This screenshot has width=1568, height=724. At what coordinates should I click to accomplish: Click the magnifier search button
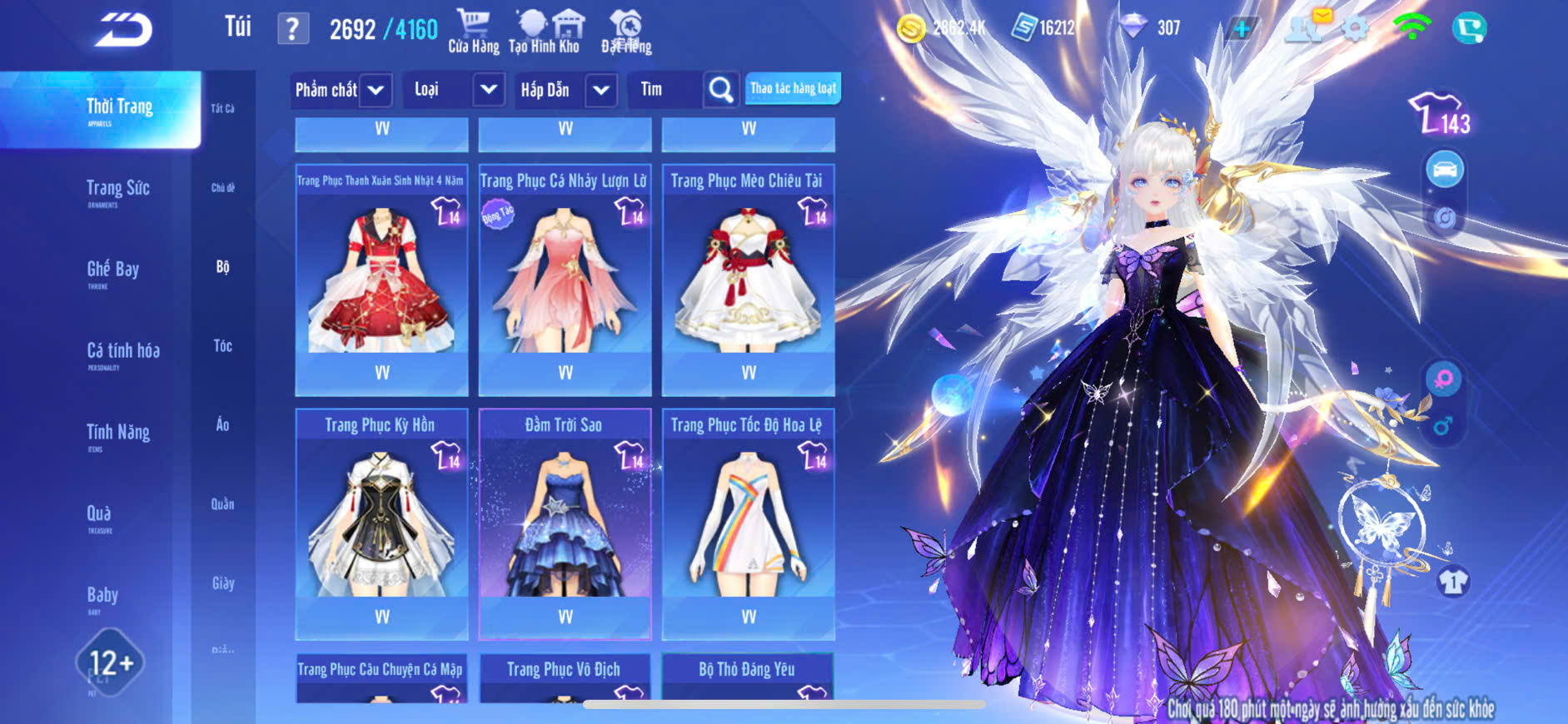pos(721,90)
